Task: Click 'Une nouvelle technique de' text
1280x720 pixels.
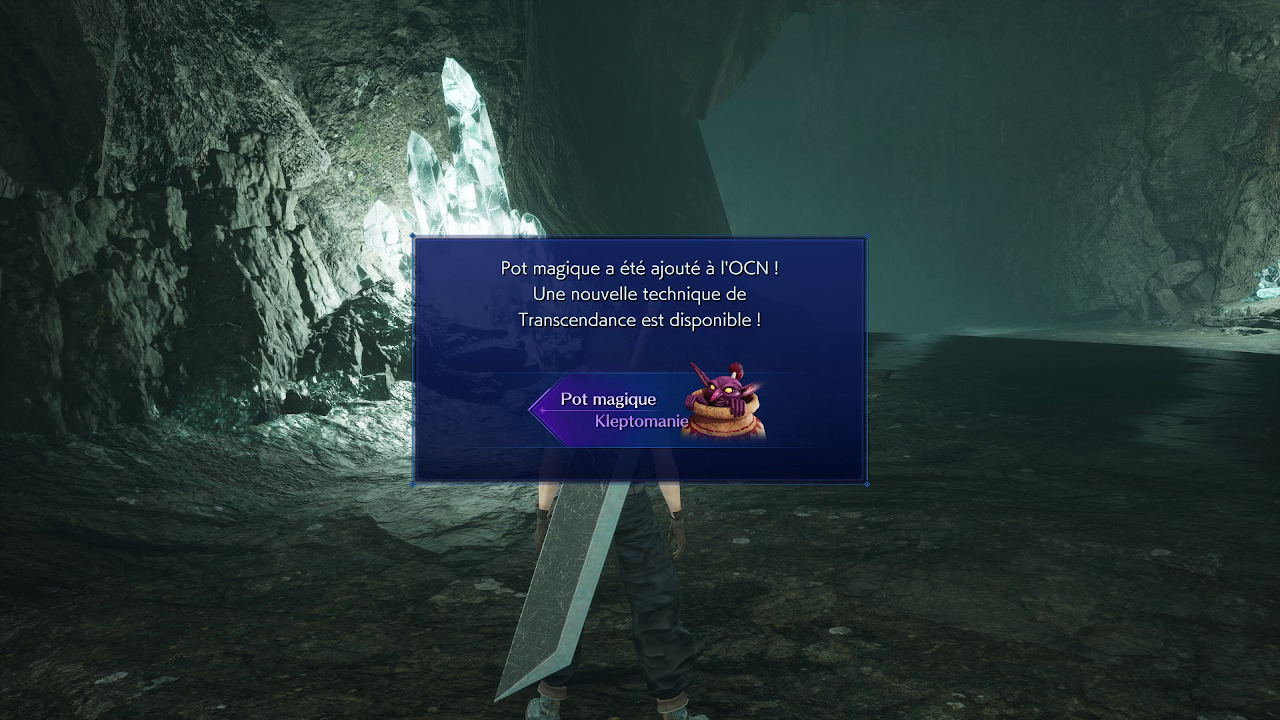Action: click(638, 293)
